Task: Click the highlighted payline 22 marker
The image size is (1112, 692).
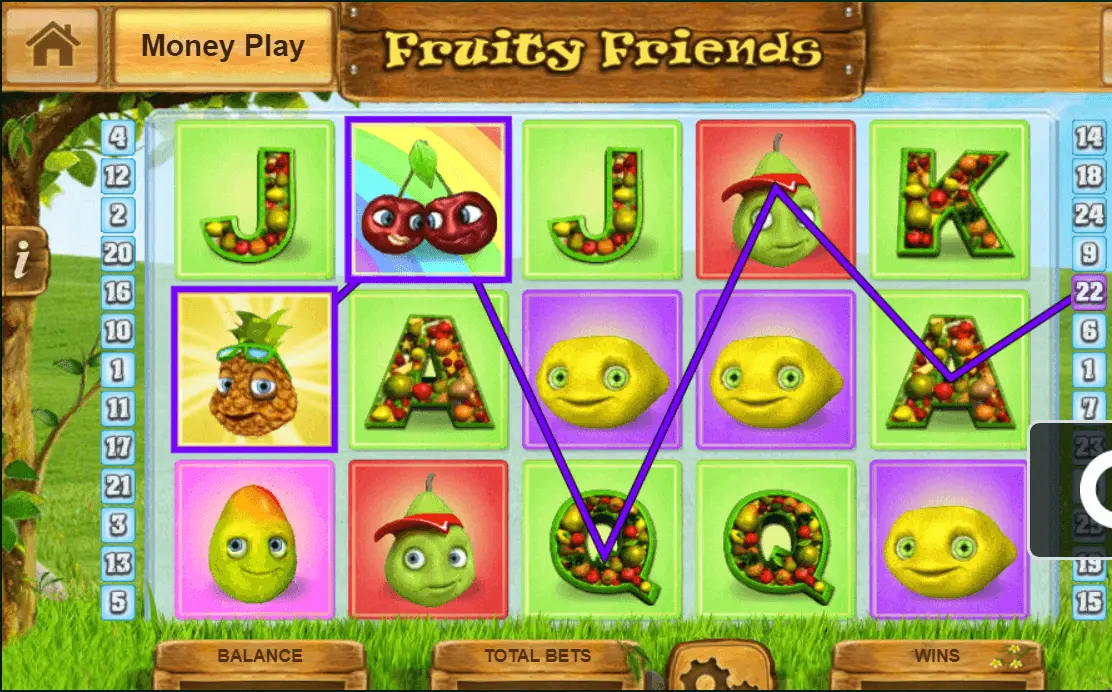Action: (x=1089, y=292)
